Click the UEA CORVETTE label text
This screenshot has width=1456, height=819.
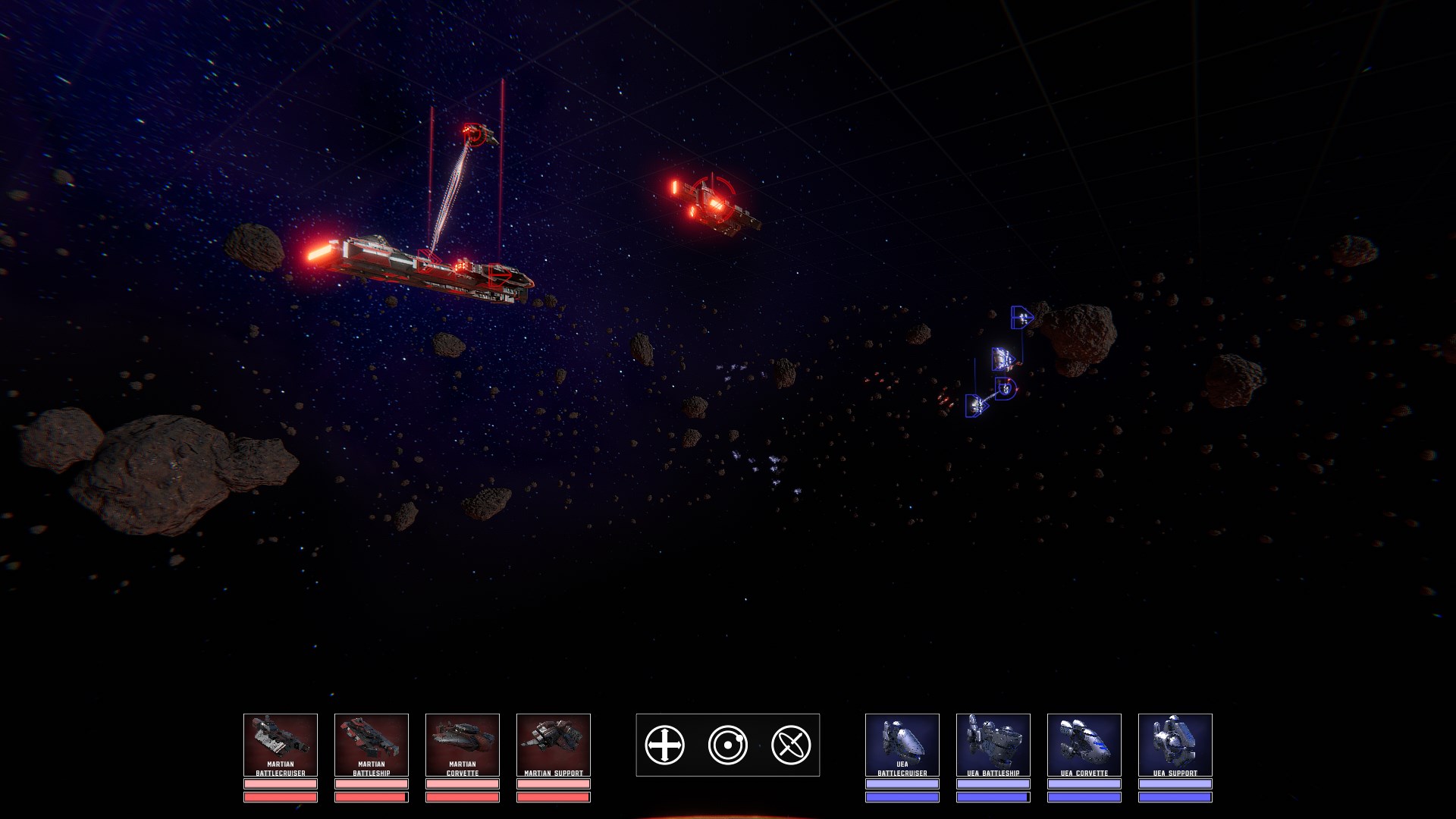click(1084, 771)
